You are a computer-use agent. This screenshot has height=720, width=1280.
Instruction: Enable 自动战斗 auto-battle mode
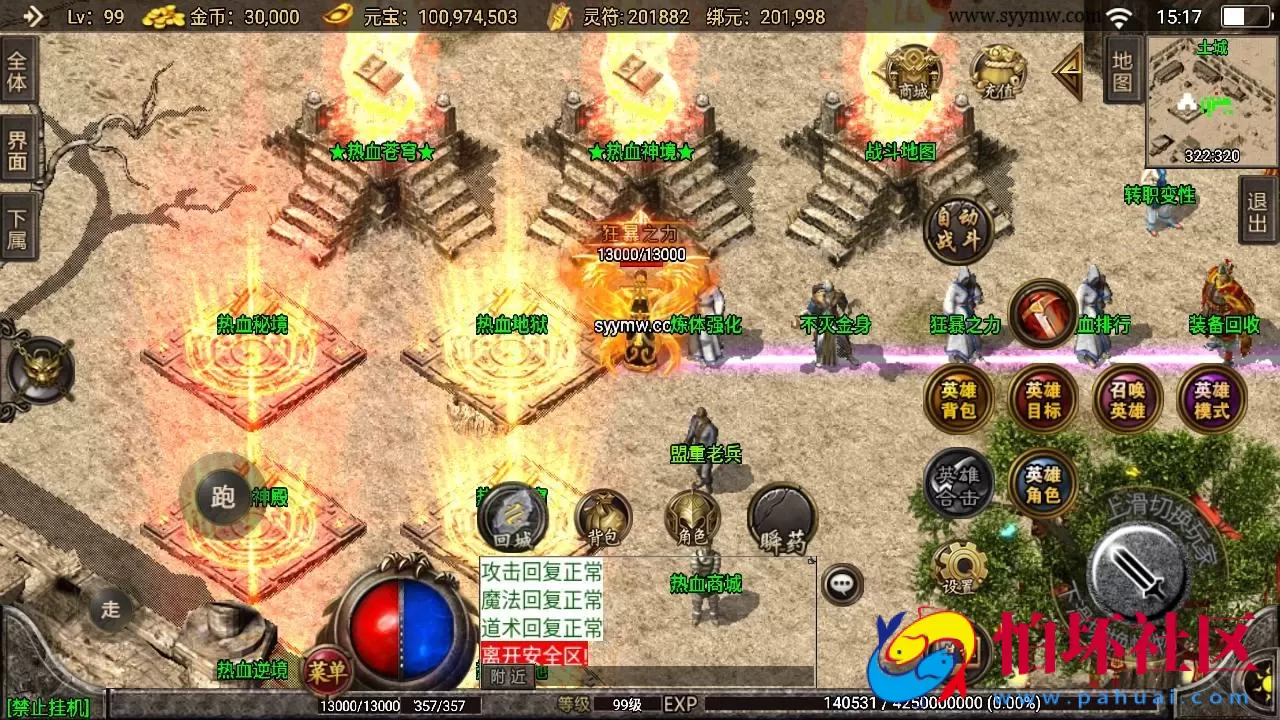tap(957, 231)
